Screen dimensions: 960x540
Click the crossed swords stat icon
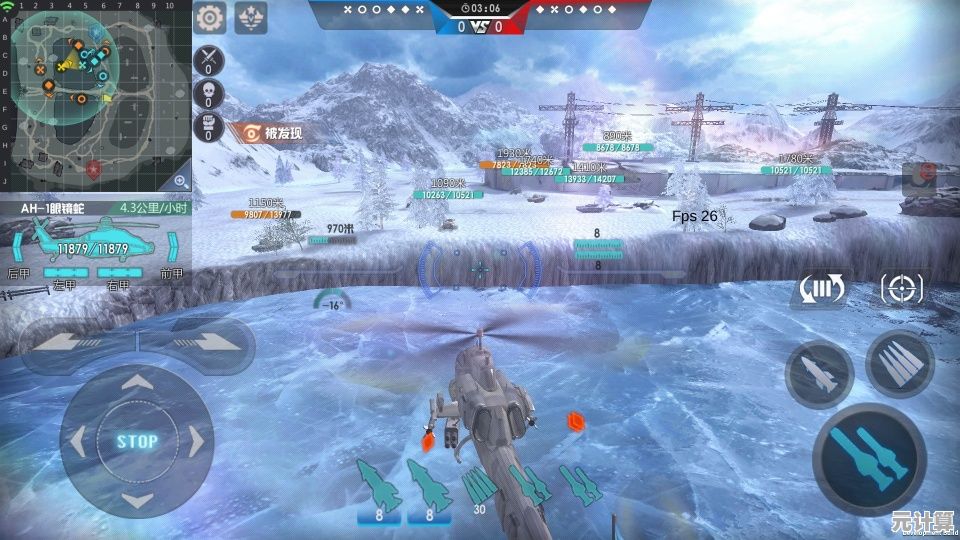click(x=209, y=59)
